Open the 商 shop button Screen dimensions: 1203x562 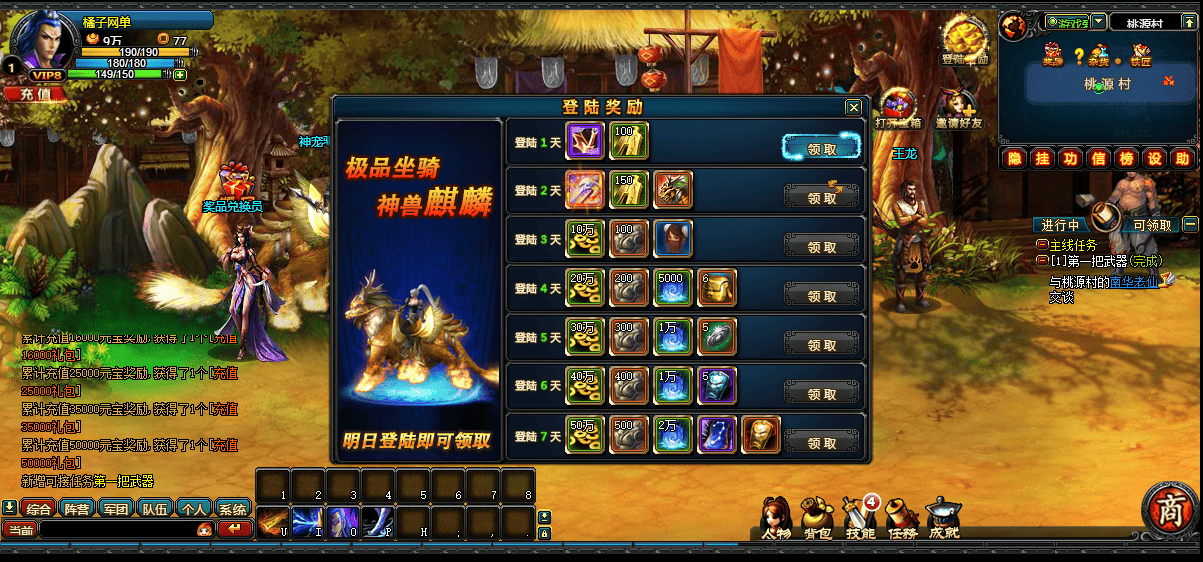[x=1169, y=511]
